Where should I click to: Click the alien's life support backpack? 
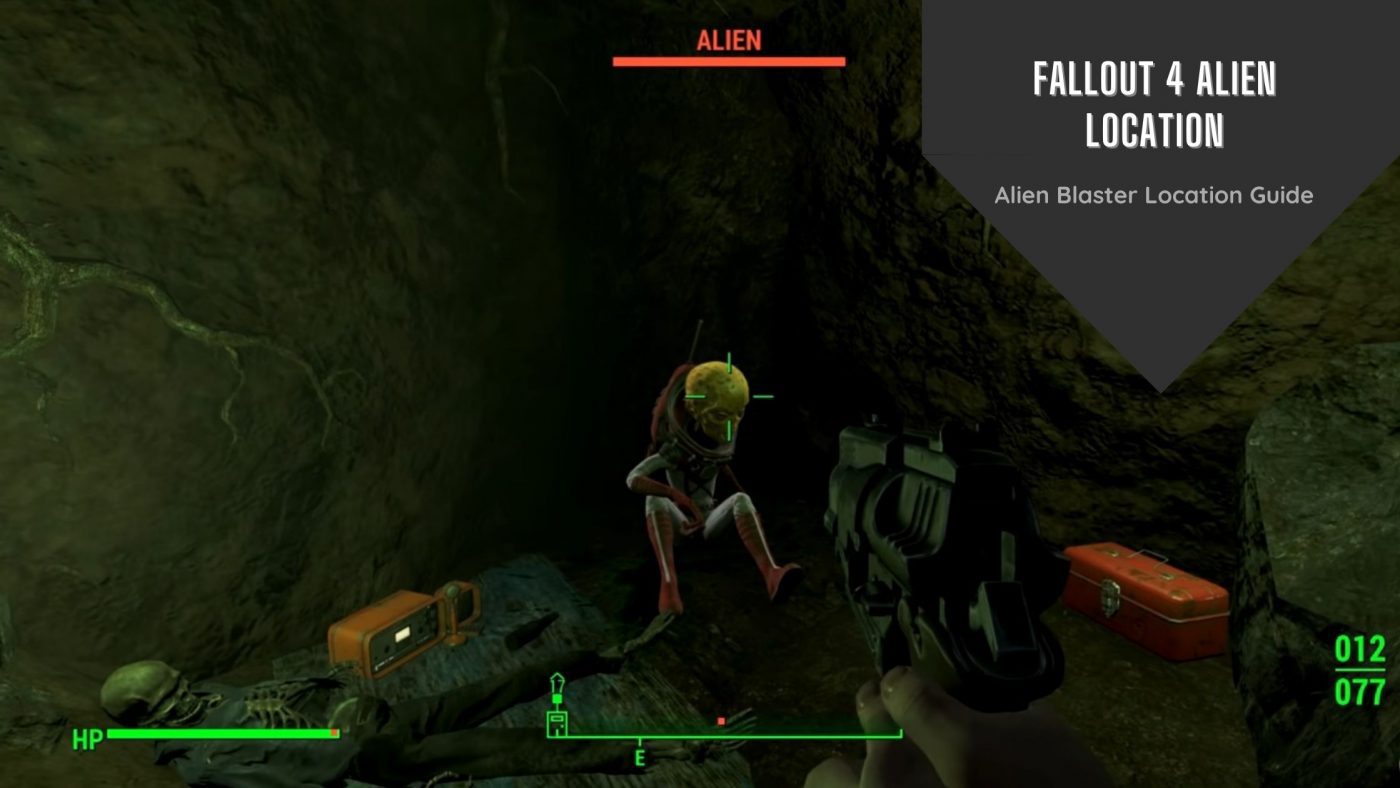click(667, 420)
